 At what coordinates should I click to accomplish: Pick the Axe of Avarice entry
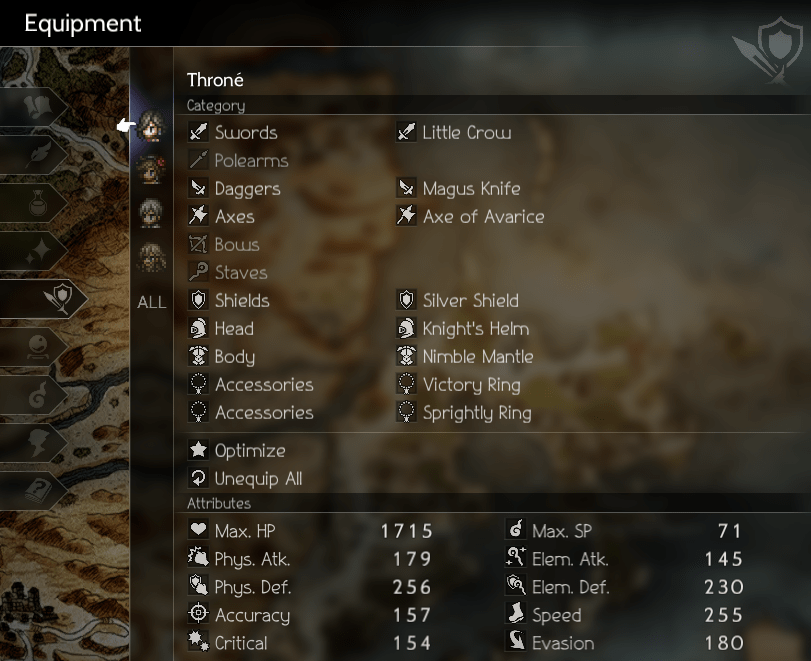click(x=483, y=217)
